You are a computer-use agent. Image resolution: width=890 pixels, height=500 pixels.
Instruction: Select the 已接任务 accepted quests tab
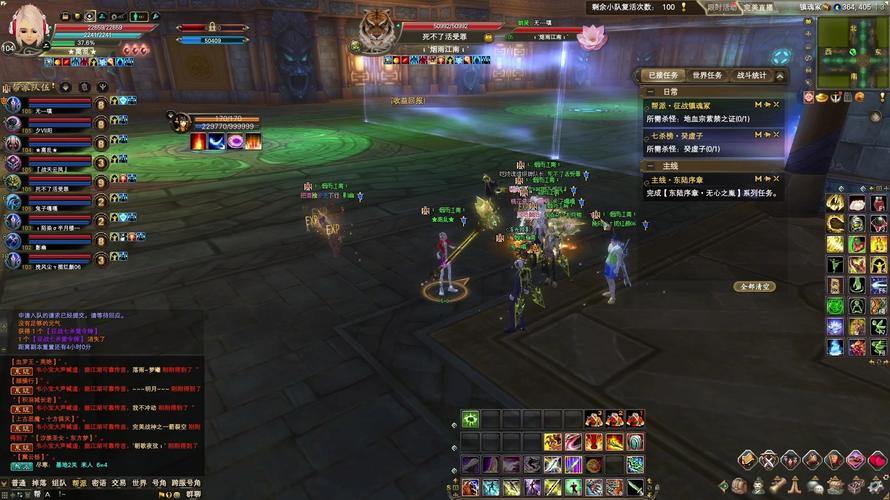tap(662, 75)
